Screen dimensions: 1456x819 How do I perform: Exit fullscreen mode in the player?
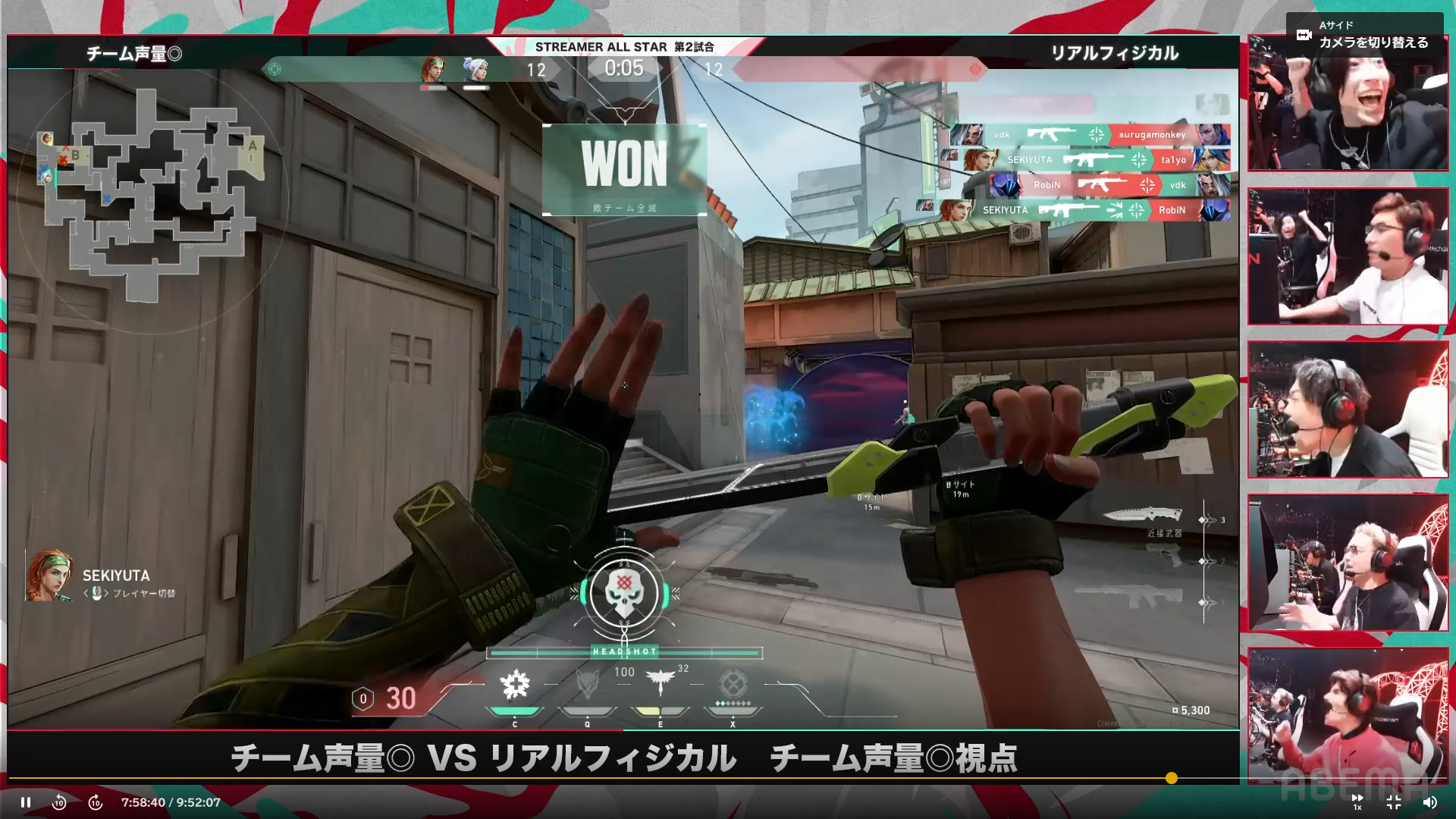(x=1394, y=802)
